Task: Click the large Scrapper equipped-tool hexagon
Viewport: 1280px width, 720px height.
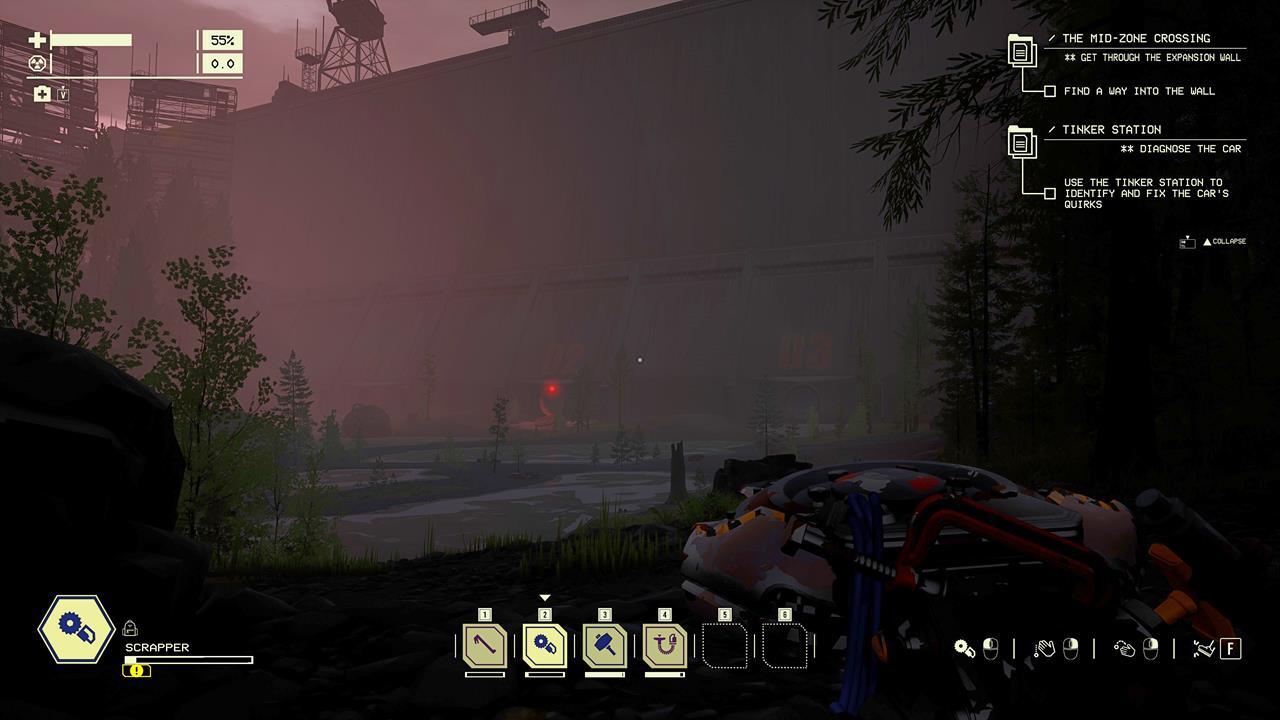Action: tap(76, 629)
